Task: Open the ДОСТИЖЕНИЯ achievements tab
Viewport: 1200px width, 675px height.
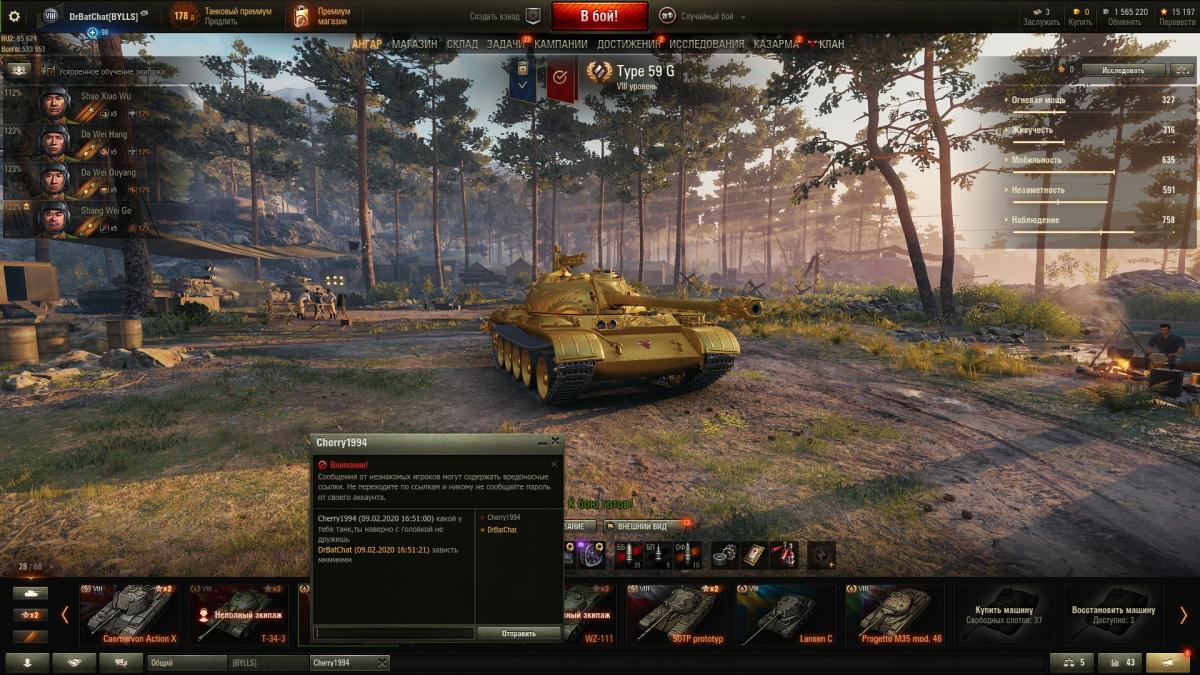Action: pos(628,44)
